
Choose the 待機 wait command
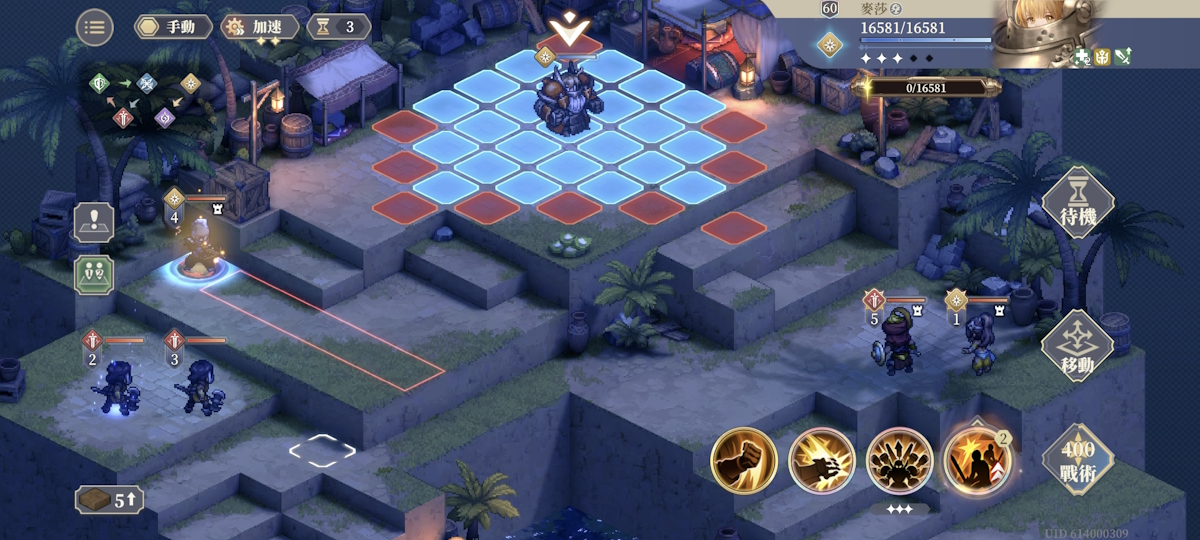pyautogui.click(x=1077, y=202)
